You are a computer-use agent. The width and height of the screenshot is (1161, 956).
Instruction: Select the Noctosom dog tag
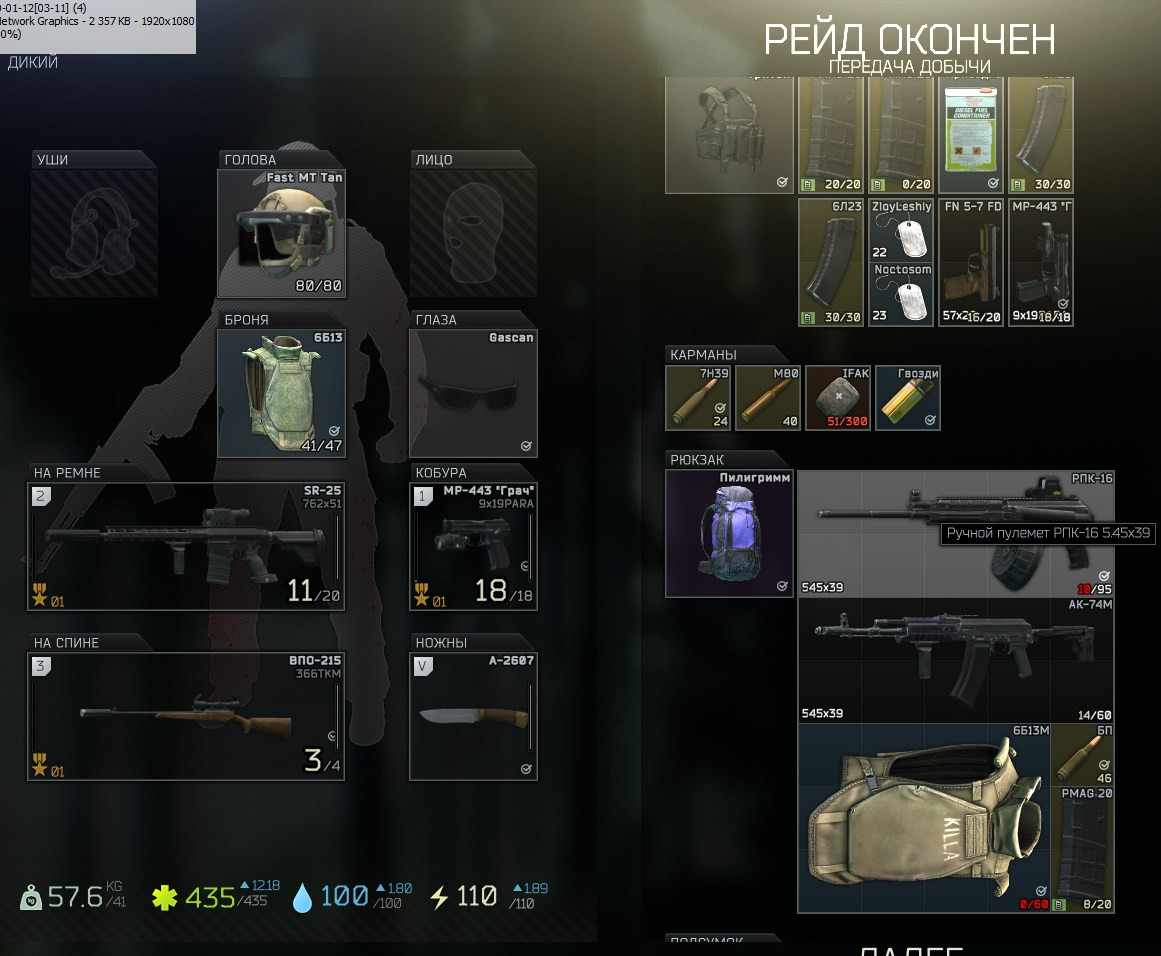pos(901,294)
